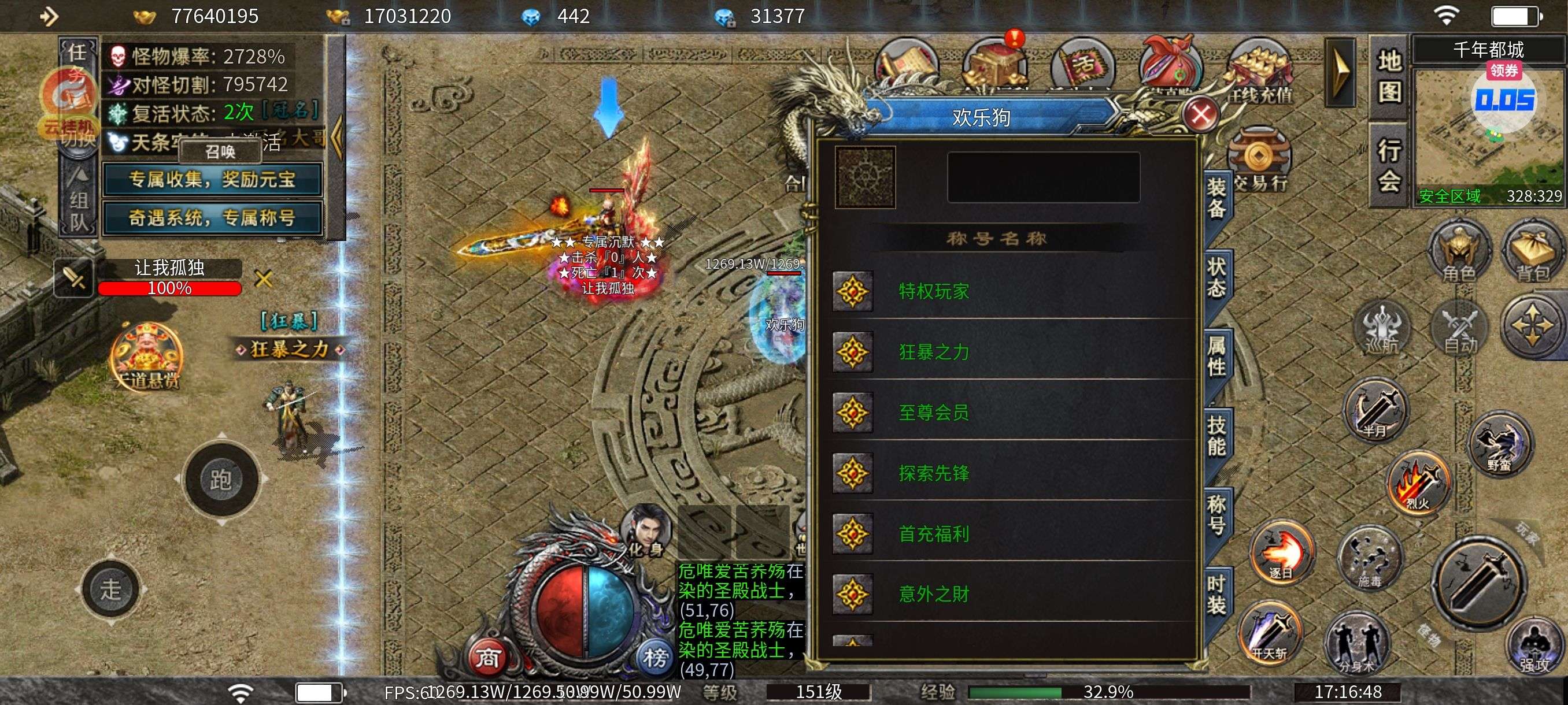Activate the 烈火 fire sword skill

1419,483
